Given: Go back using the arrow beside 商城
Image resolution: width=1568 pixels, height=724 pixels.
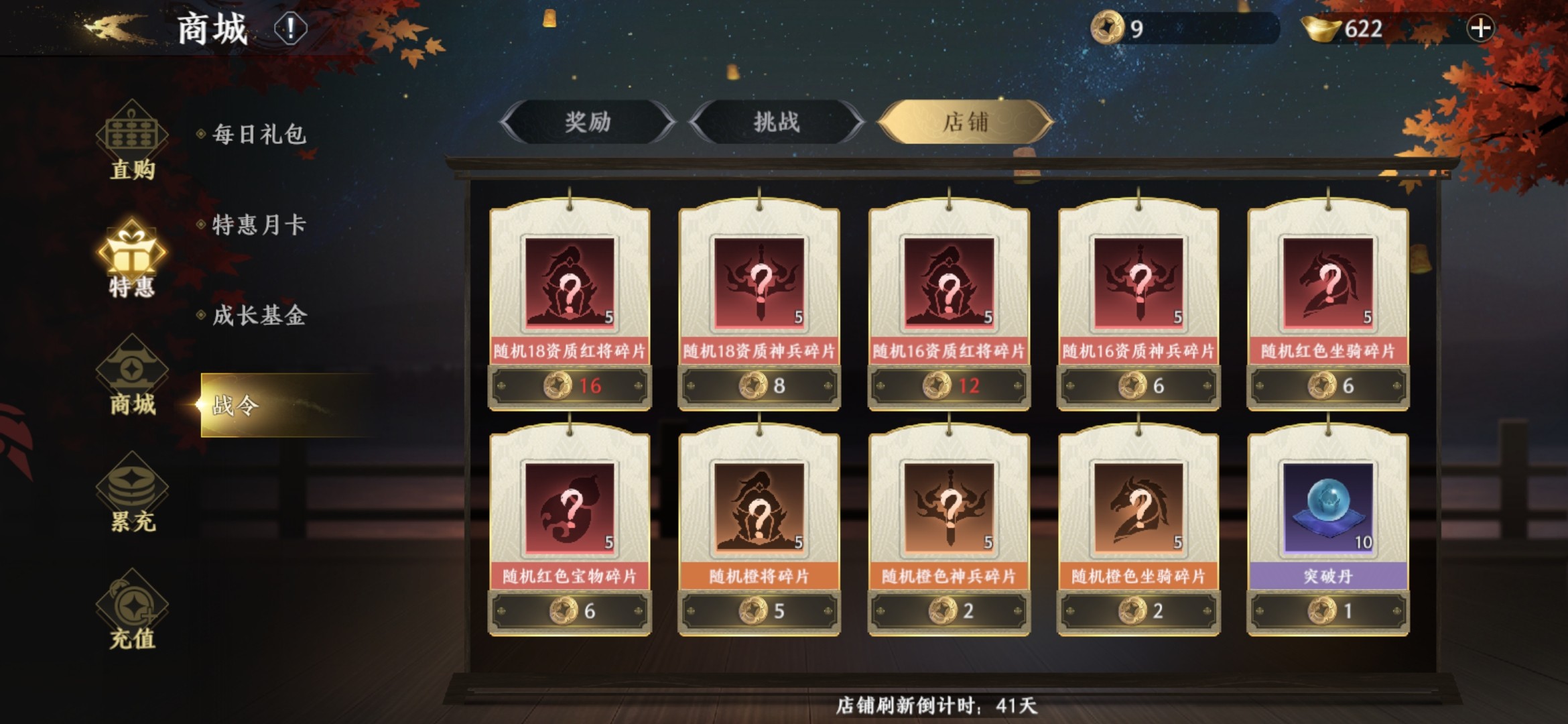Looking at the screenshot, I should click(114, 28).
